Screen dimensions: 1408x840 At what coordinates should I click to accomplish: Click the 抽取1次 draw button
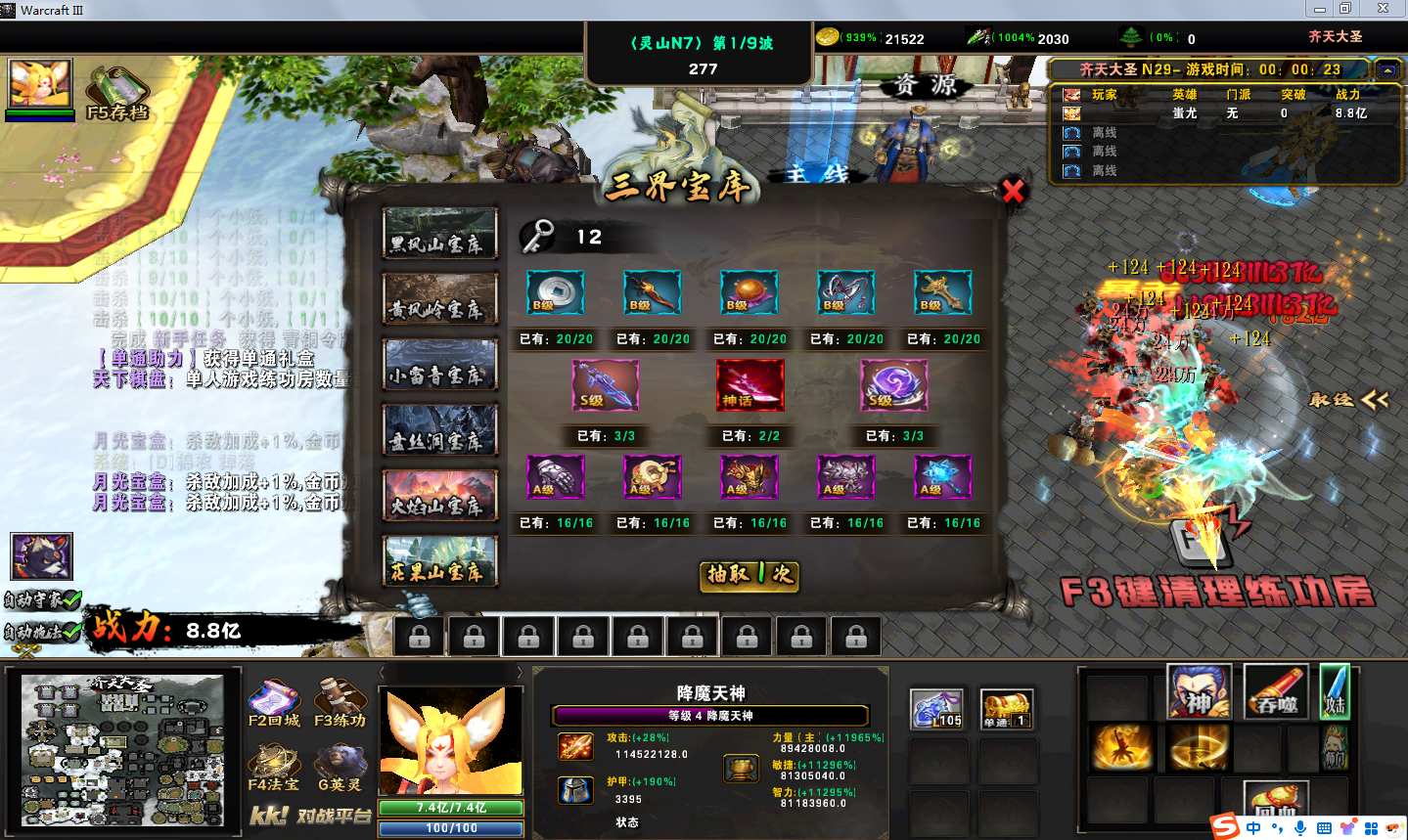click(x=750, y=574)
